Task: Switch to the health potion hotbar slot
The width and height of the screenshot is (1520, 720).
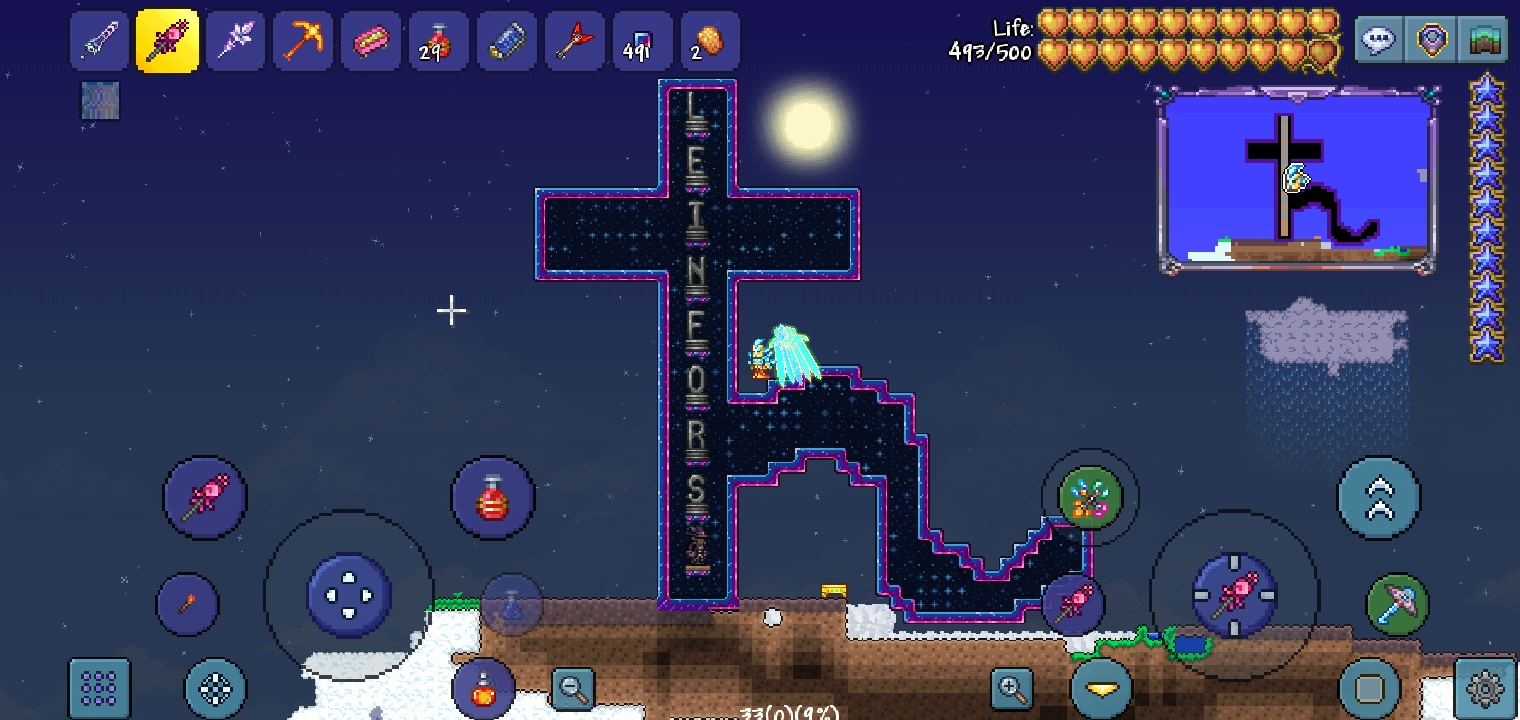Action: tap(439, 40)
